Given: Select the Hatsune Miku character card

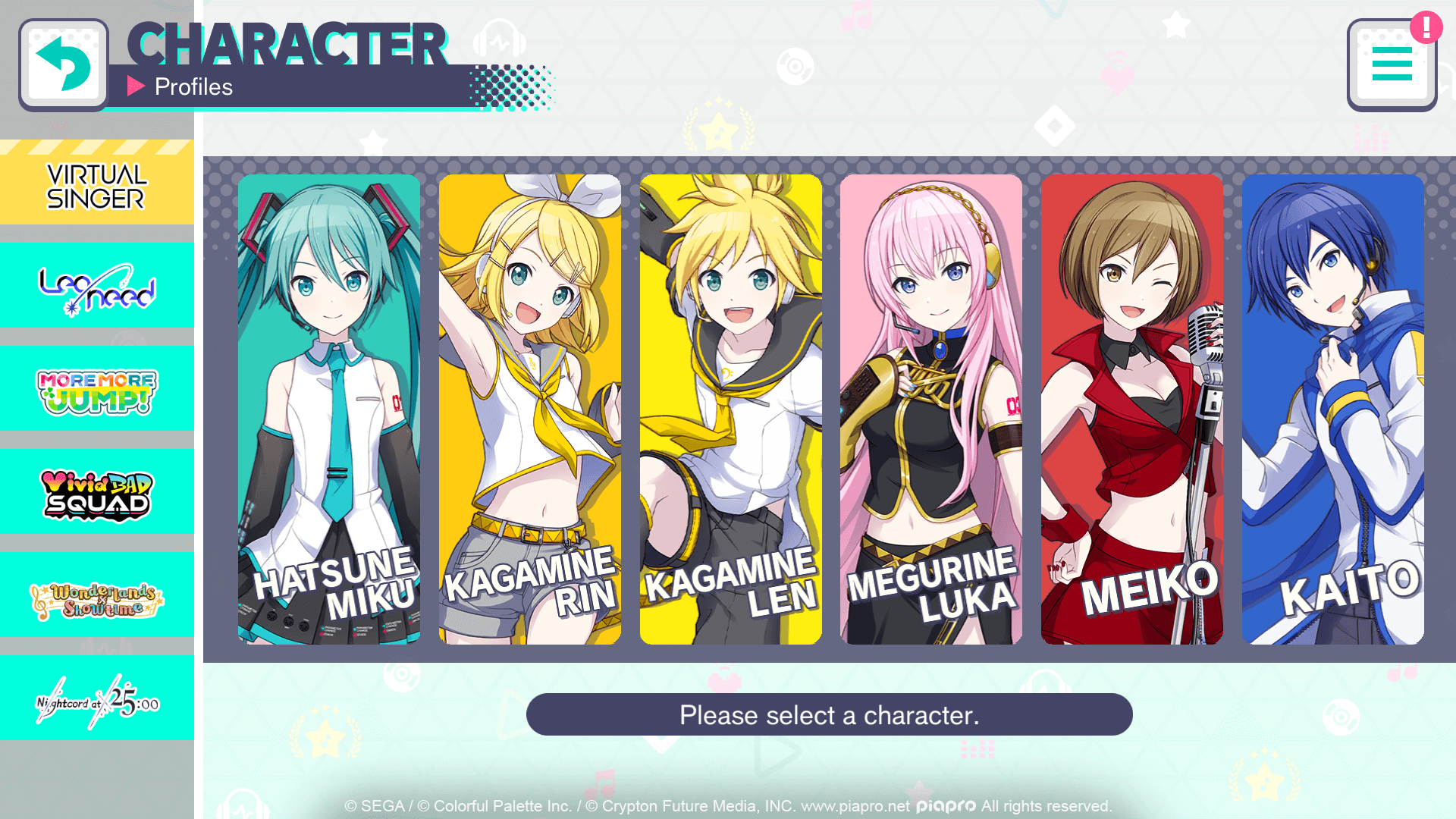Looking at the screenshot, I should pos(329,409).
